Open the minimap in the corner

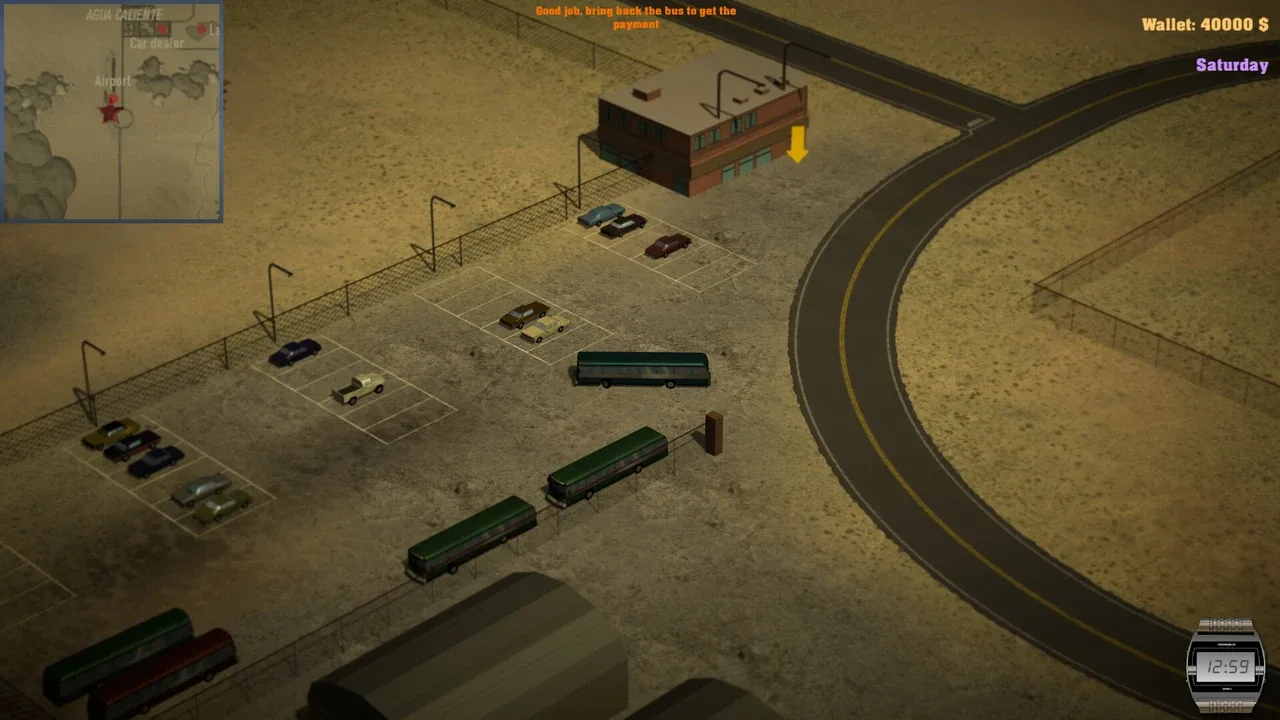tap(111, 110)
